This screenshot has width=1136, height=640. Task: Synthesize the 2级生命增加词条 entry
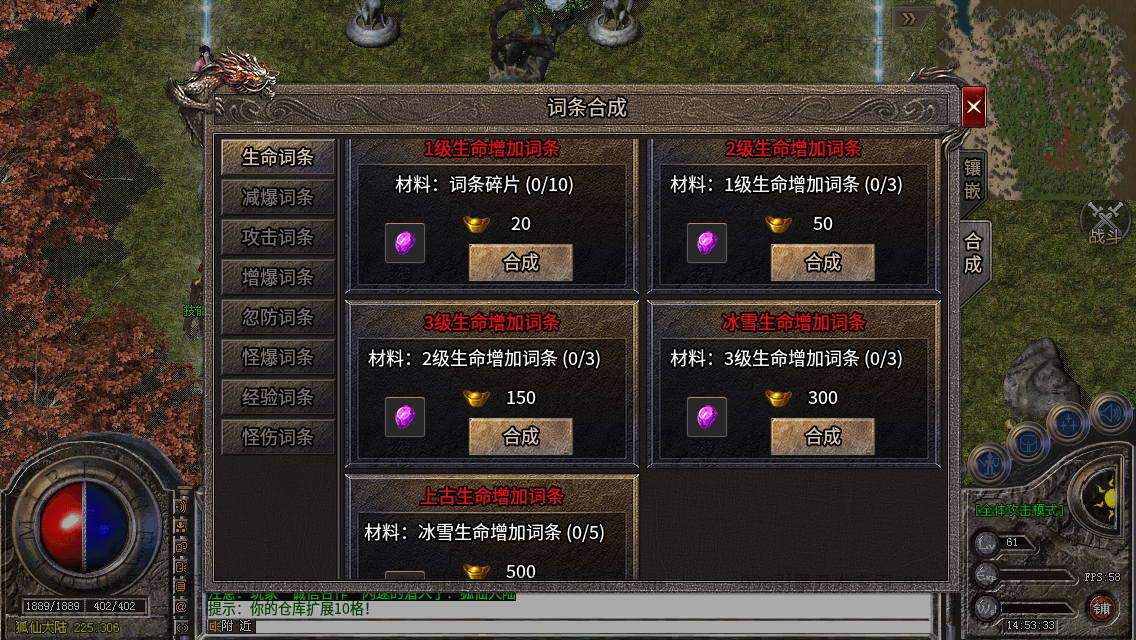tap(823, 262)
